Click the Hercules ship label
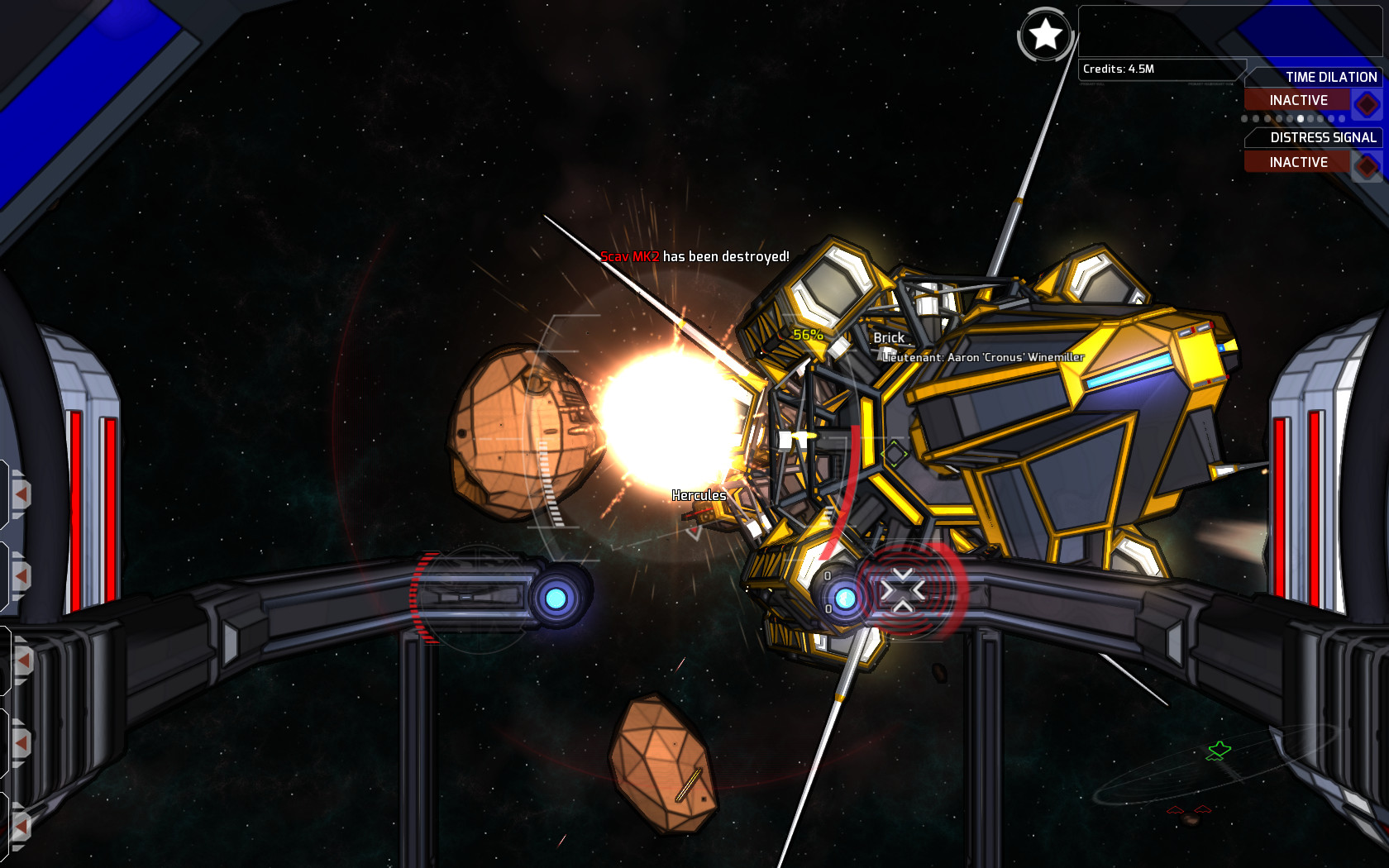 (x=699, y=495)
